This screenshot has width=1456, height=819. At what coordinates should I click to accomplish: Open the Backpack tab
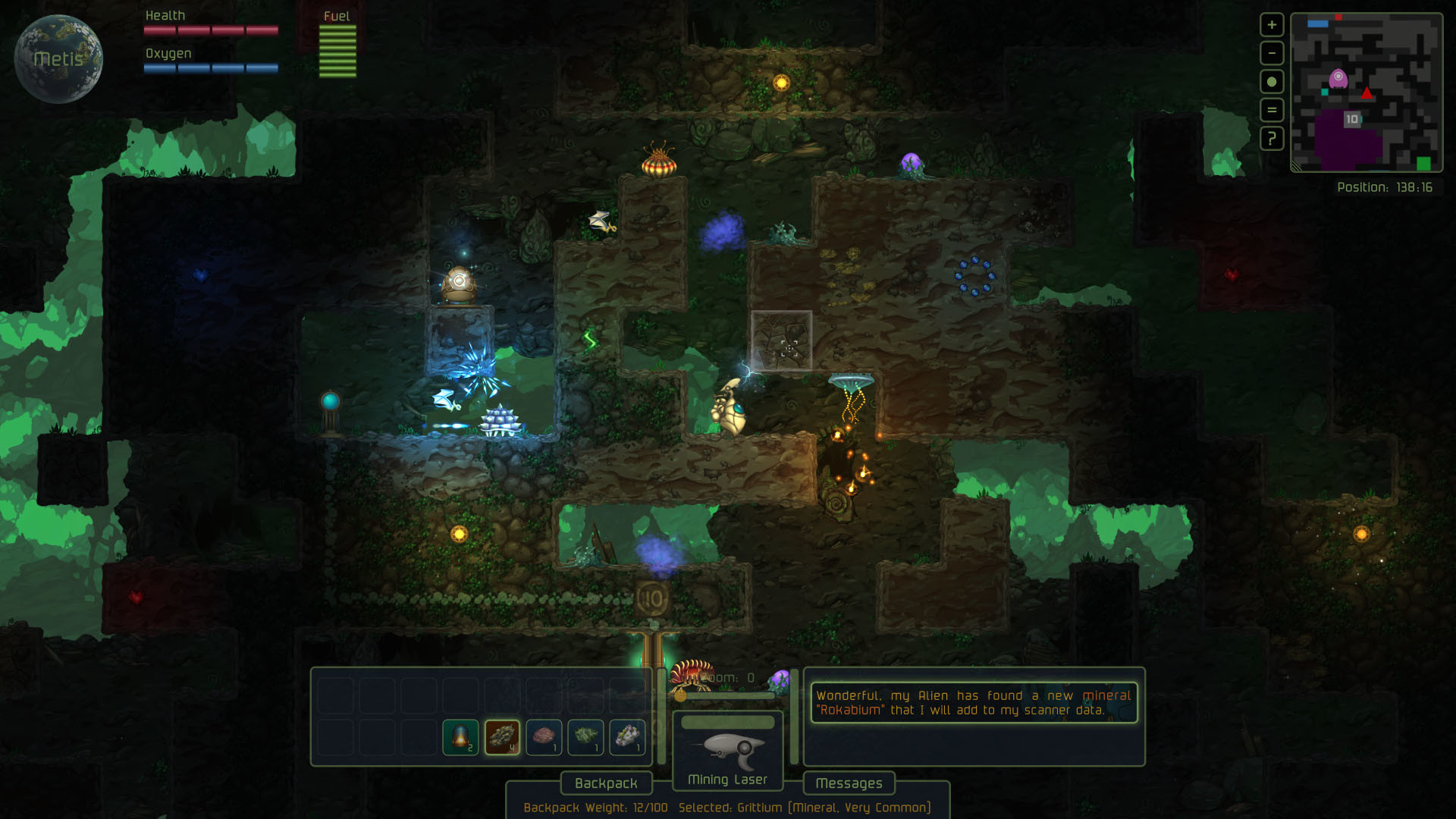(606, 783)
